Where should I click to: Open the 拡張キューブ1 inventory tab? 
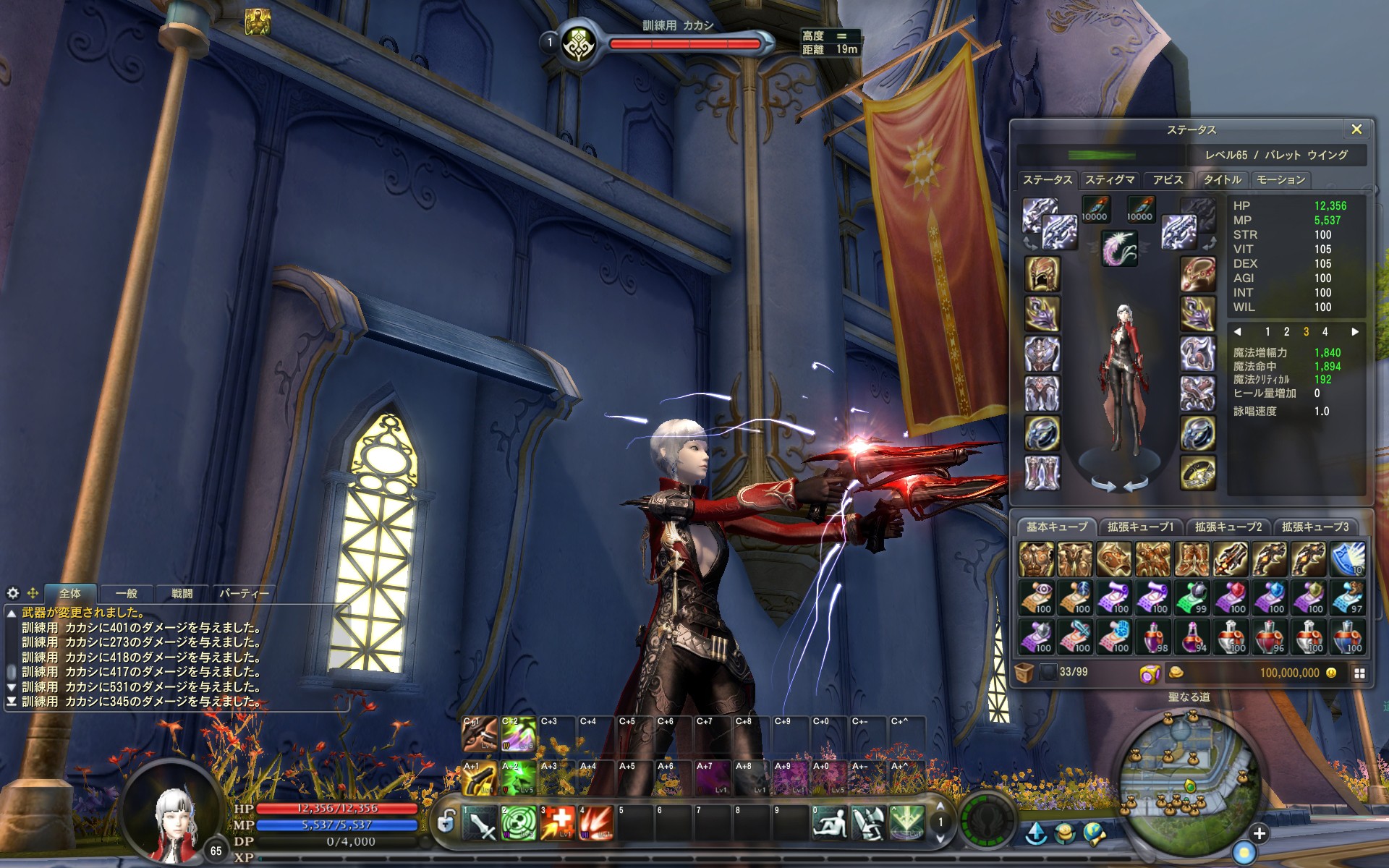(1140, 527)
